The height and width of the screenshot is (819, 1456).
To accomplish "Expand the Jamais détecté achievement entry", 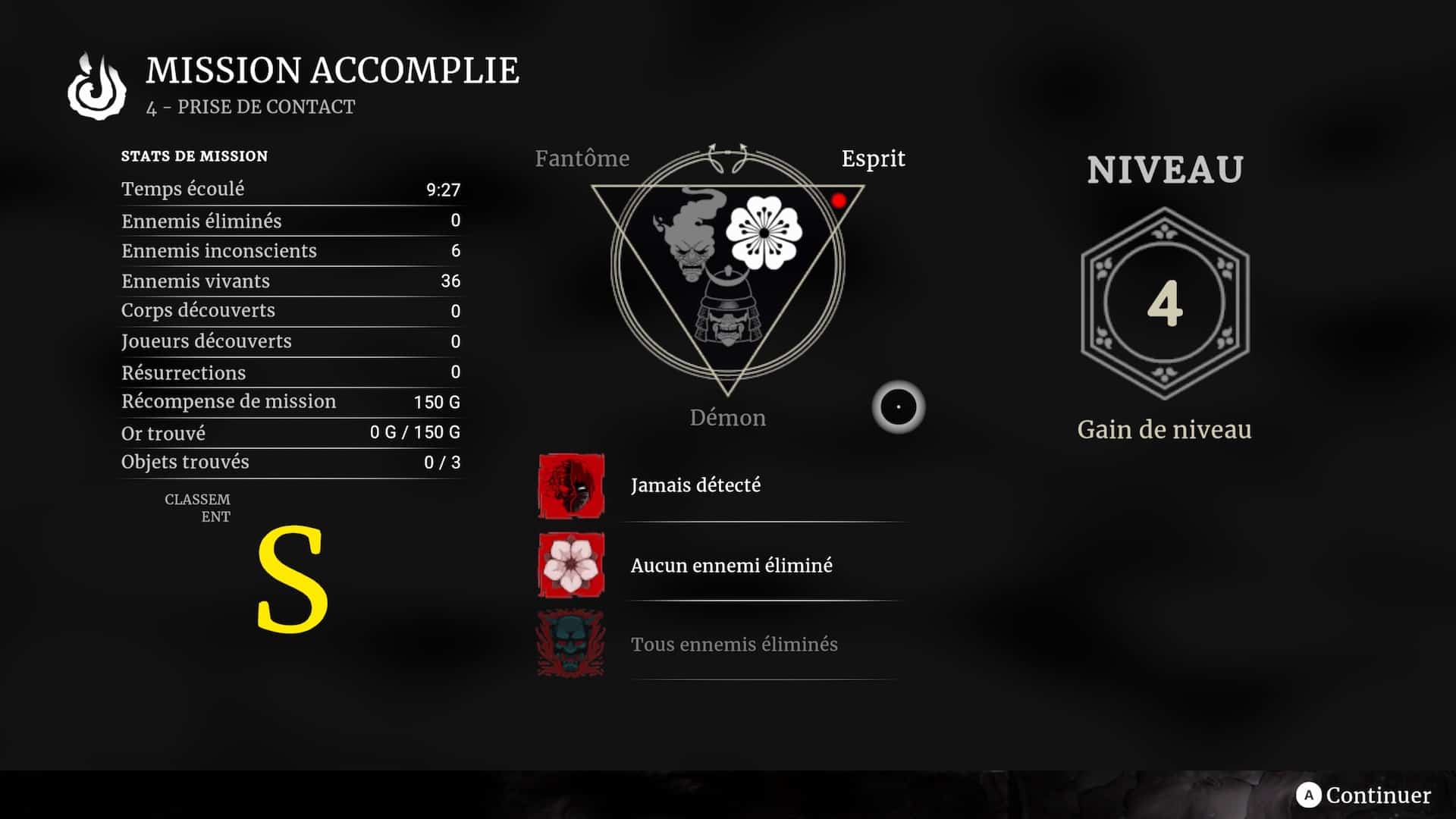I will pyautogui.click(x=695, y=485).
